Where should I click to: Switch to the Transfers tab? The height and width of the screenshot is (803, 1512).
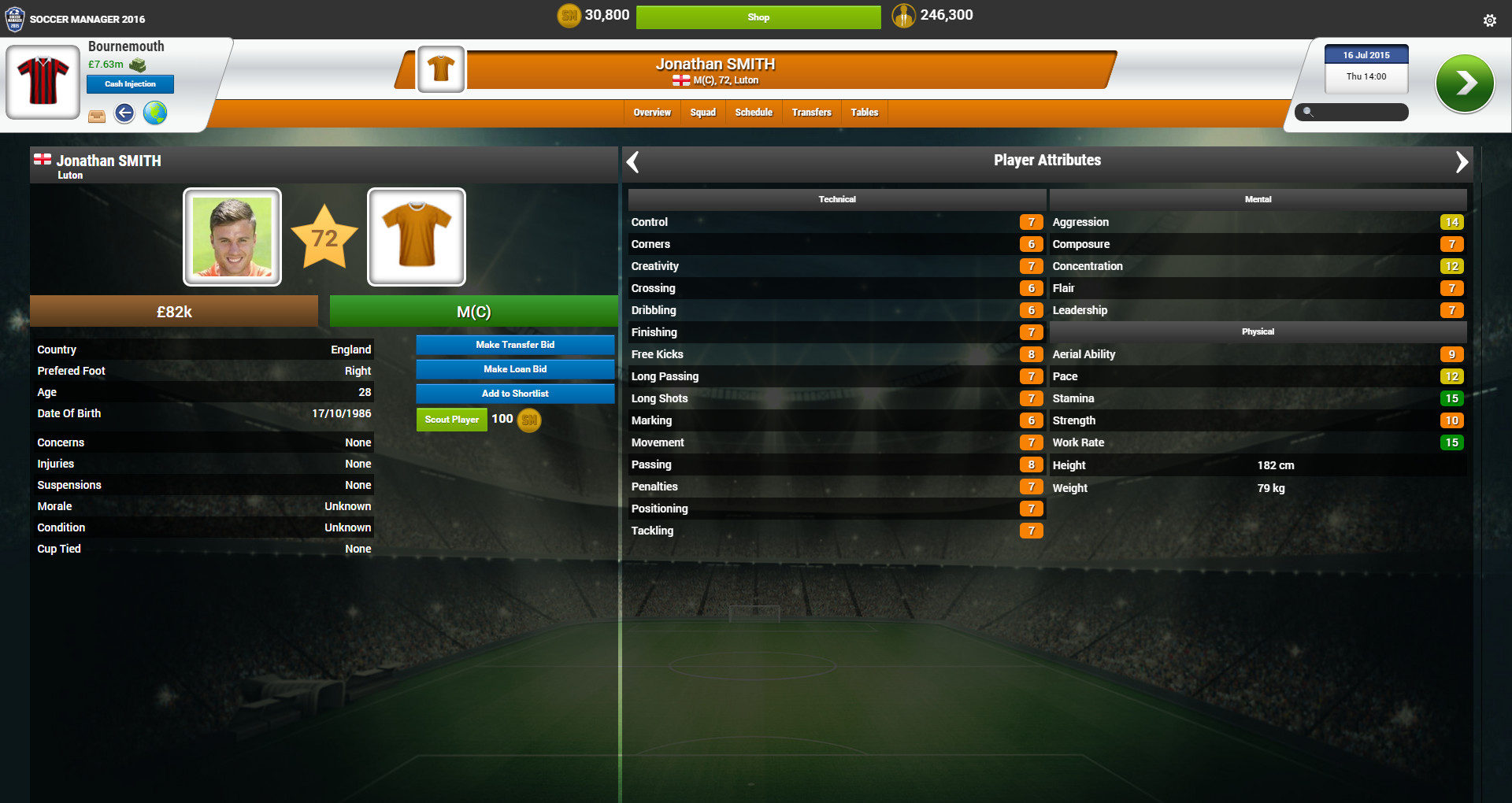tap(811, 112)
